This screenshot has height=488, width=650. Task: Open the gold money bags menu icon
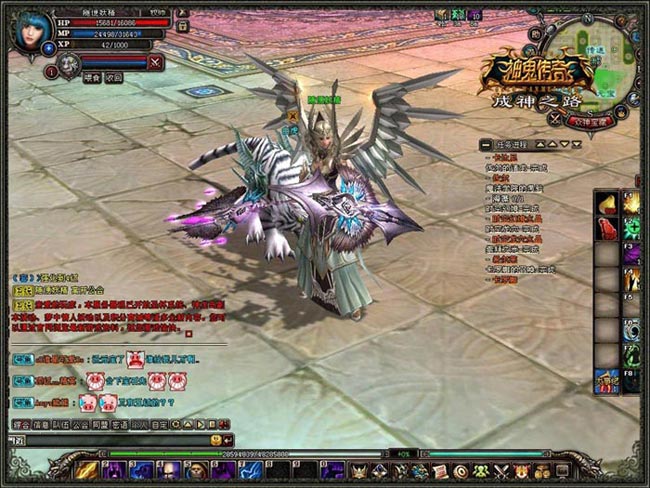(x=541, y=469)
